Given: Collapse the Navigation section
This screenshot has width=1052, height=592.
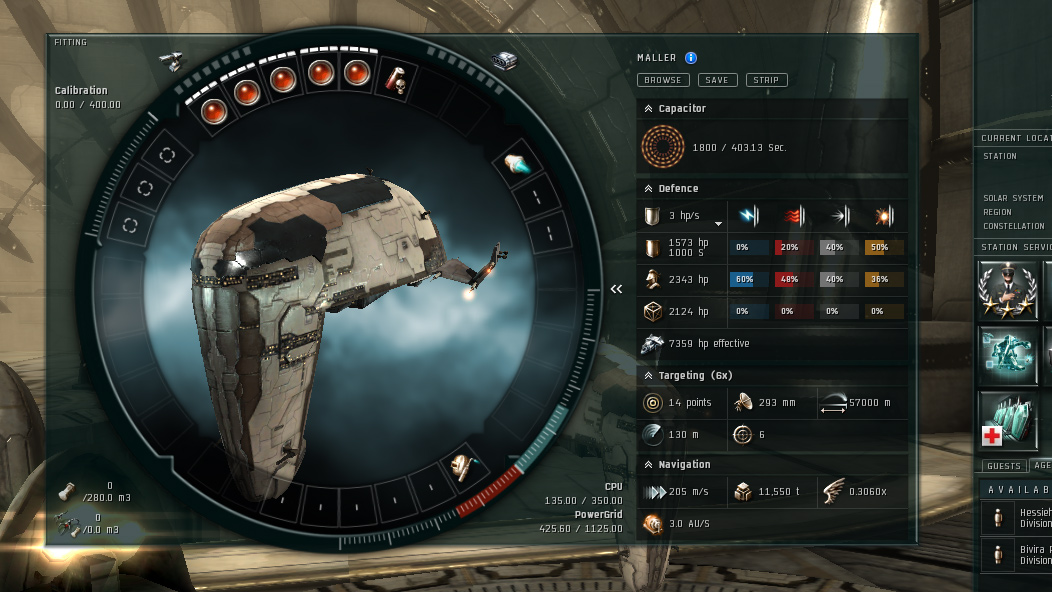Looking at the screenshot, I should (649, 464).
